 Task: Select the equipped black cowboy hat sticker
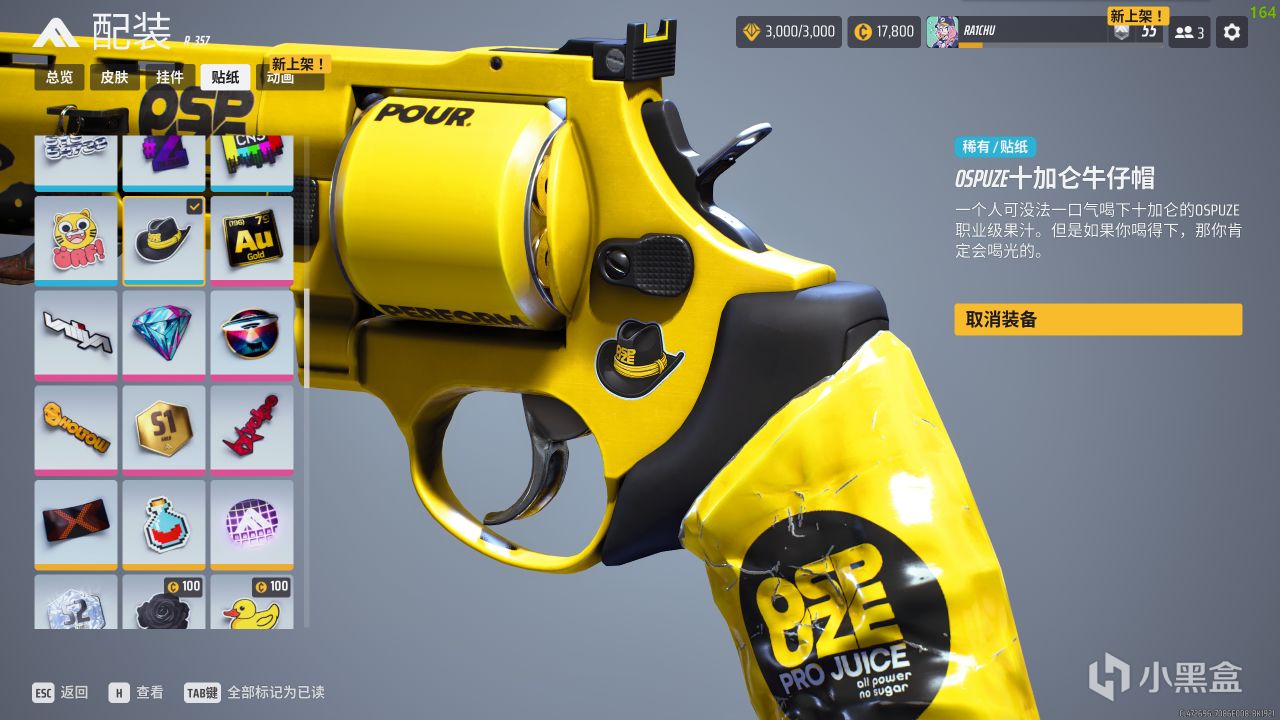164,240
